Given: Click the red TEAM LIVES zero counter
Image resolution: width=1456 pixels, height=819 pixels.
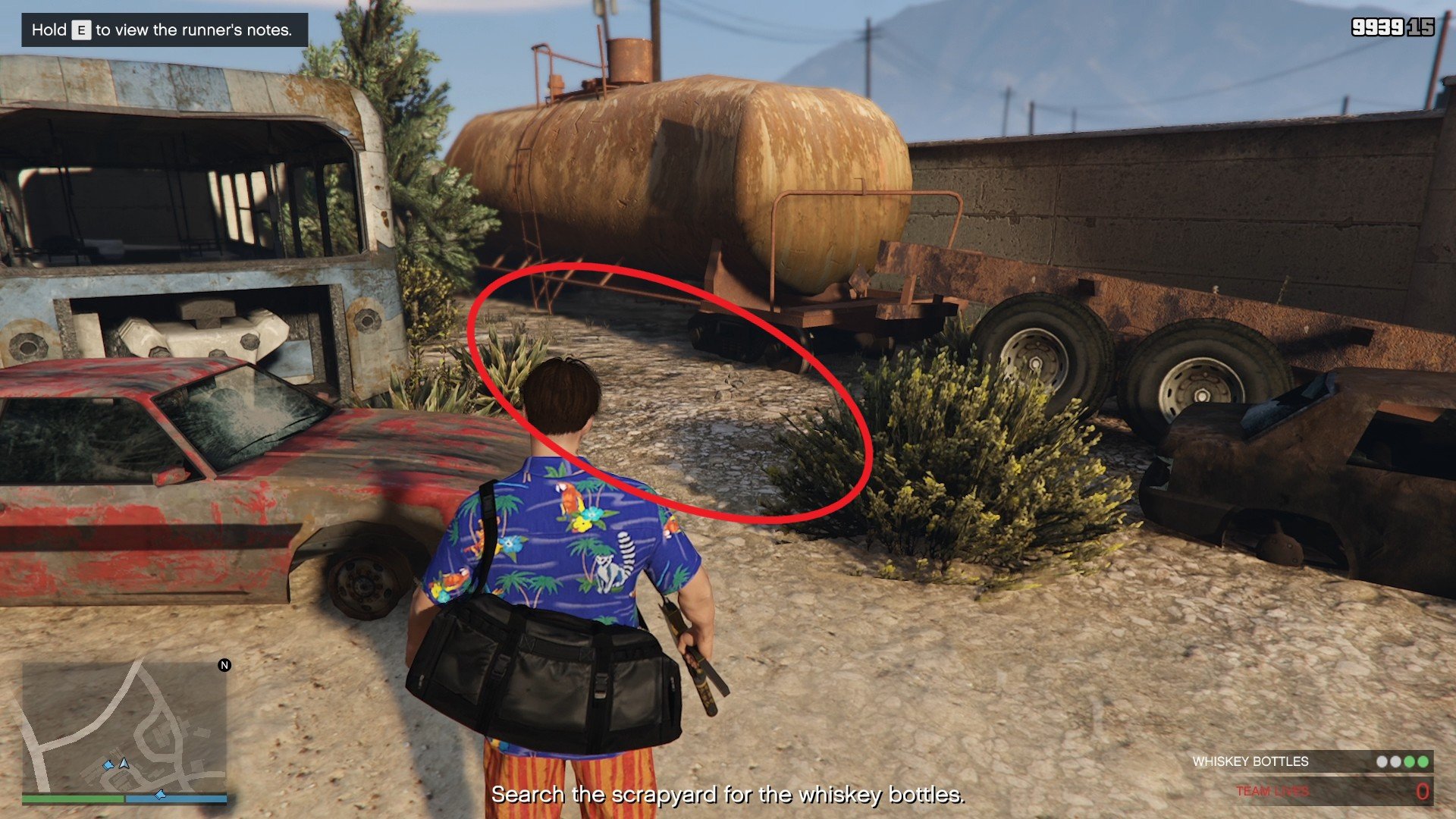Looking at the screenshot, I should [1424, 791].
